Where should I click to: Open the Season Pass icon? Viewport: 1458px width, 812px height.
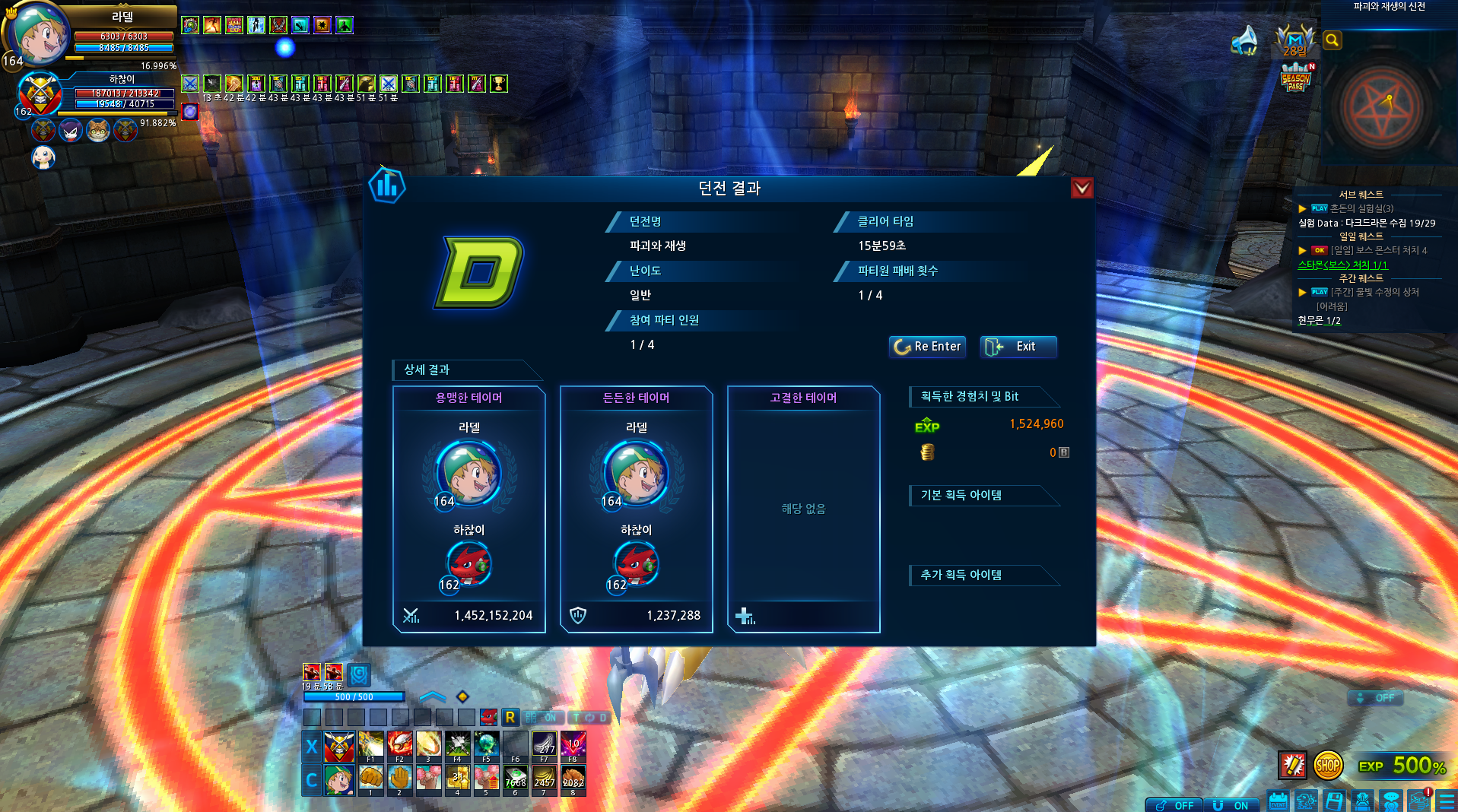click(x=1296, y=78)
